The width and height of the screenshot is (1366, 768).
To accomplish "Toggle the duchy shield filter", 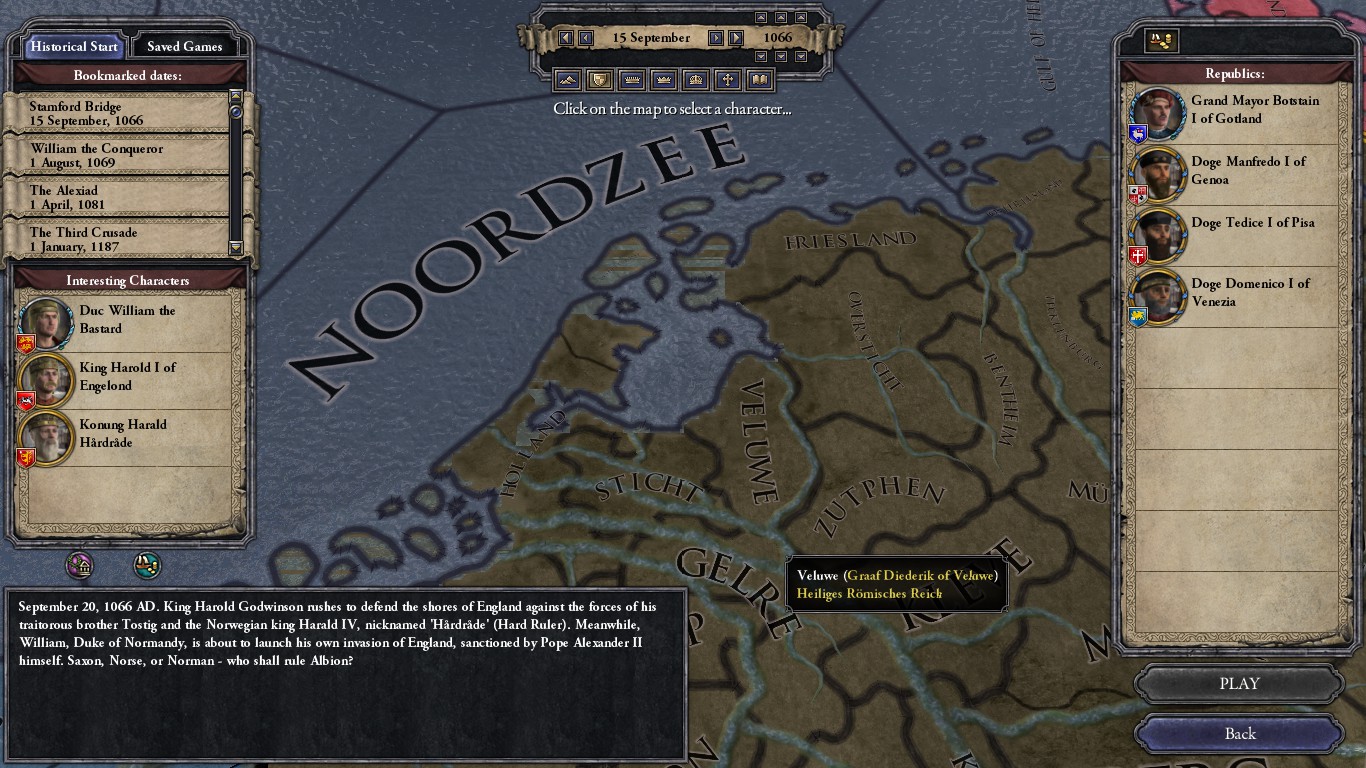I will (x=599, y=80).
